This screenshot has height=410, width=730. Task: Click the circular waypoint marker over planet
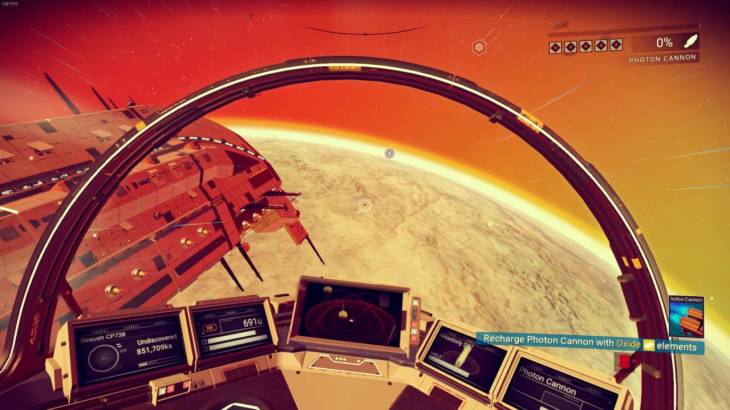tap(389, 153)
